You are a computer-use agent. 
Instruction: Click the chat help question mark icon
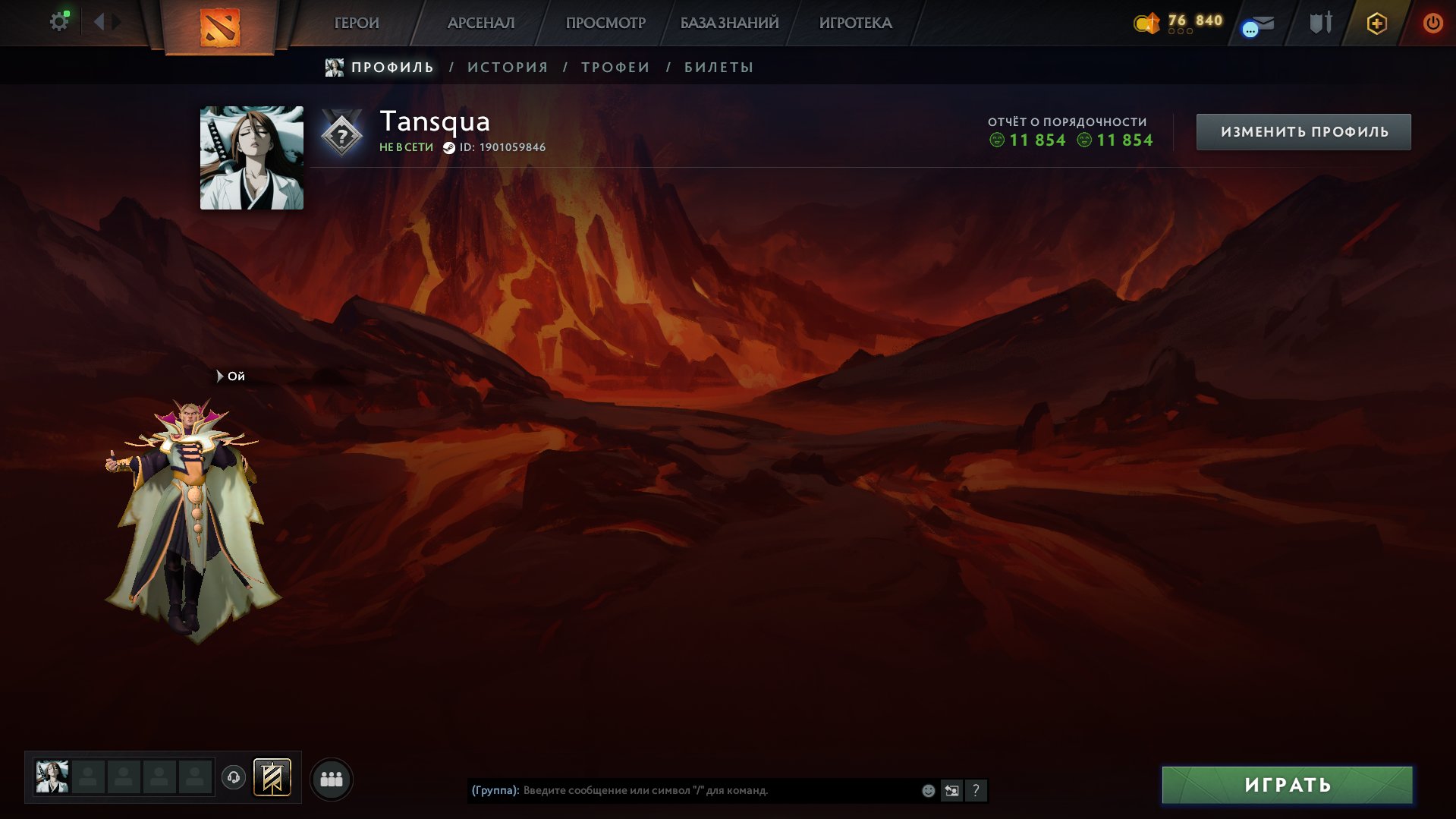pos(976,791)
